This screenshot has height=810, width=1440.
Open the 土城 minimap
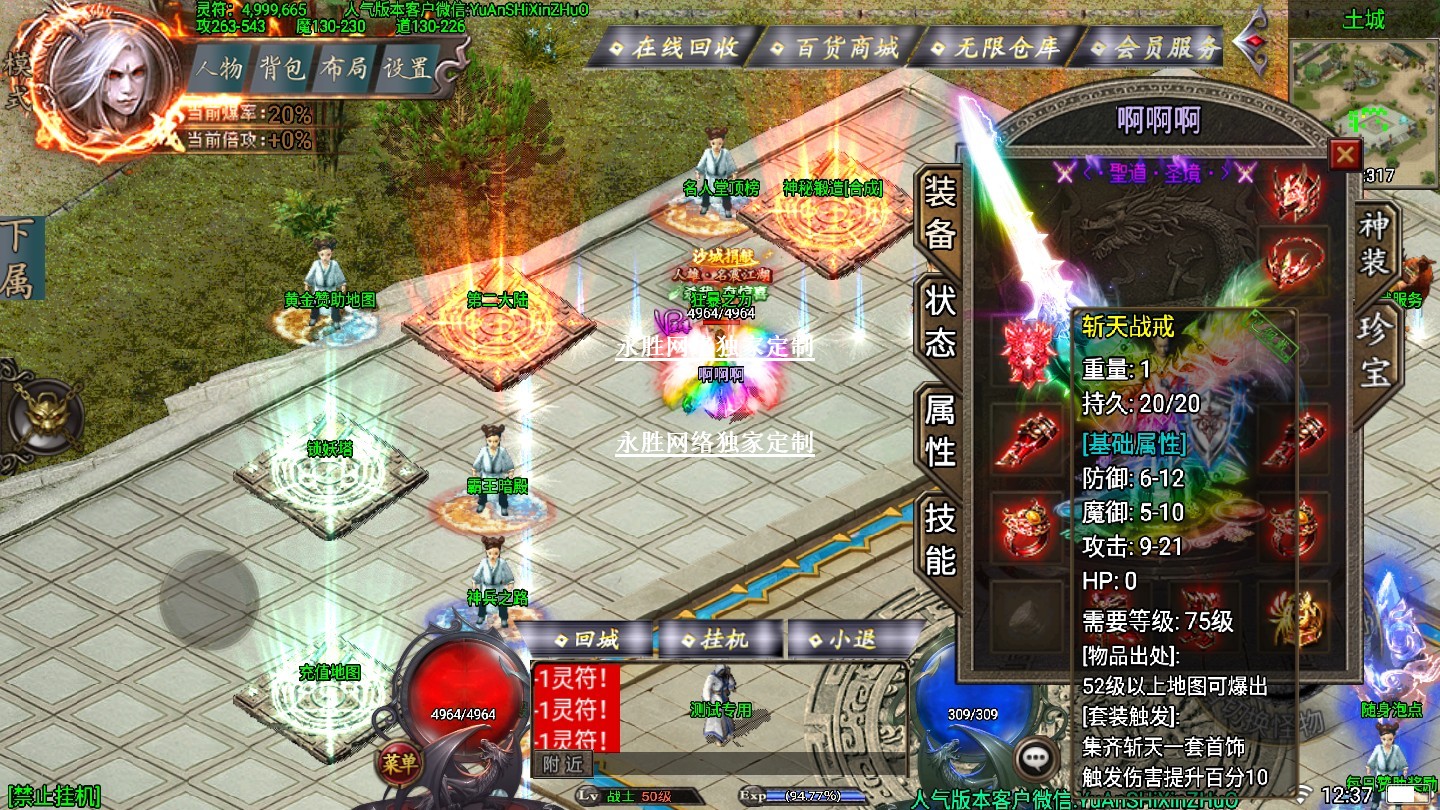coord(1363,110)
